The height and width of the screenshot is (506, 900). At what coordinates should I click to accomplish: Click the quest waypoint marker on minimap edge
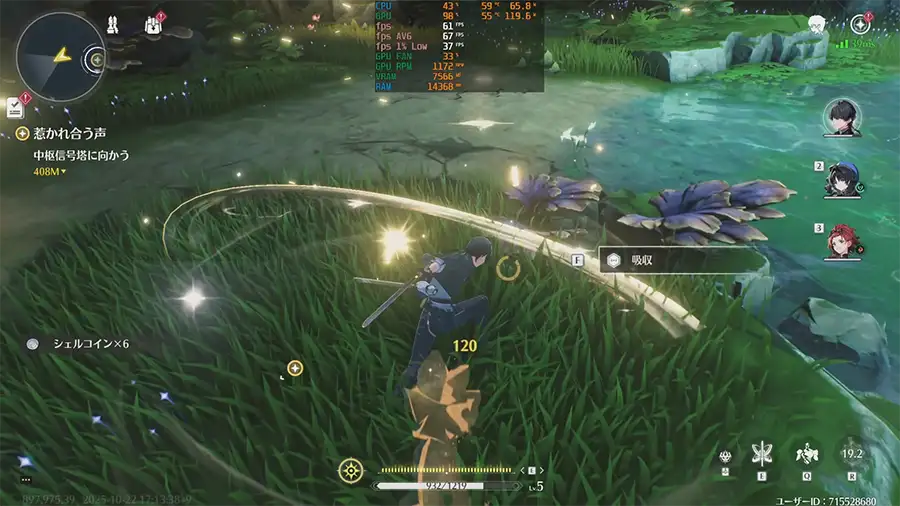(97, 59)
